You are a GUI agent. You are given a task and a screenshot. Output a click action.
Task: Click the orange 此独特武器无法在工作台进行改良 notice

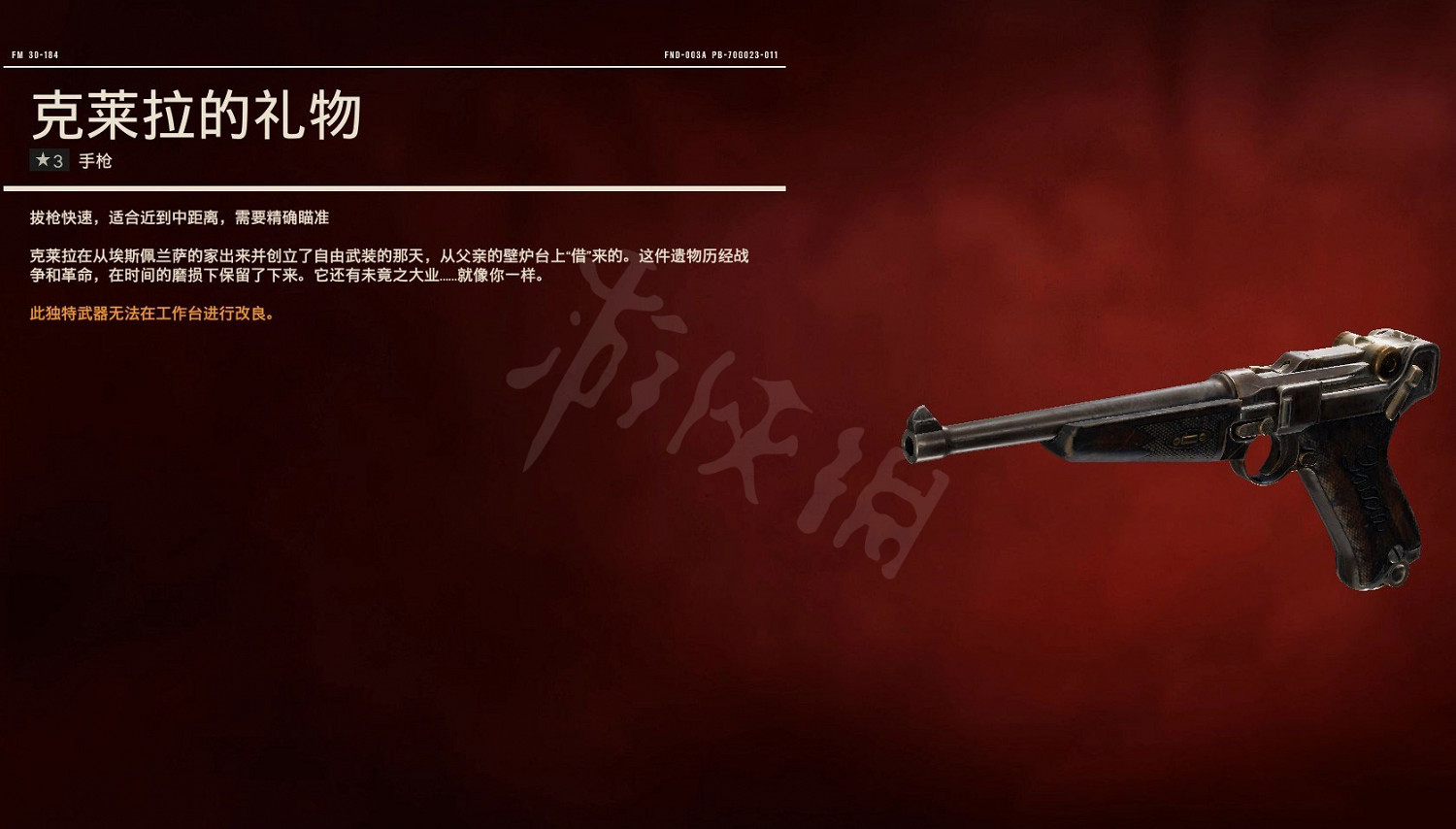click(x=150, y=314)
